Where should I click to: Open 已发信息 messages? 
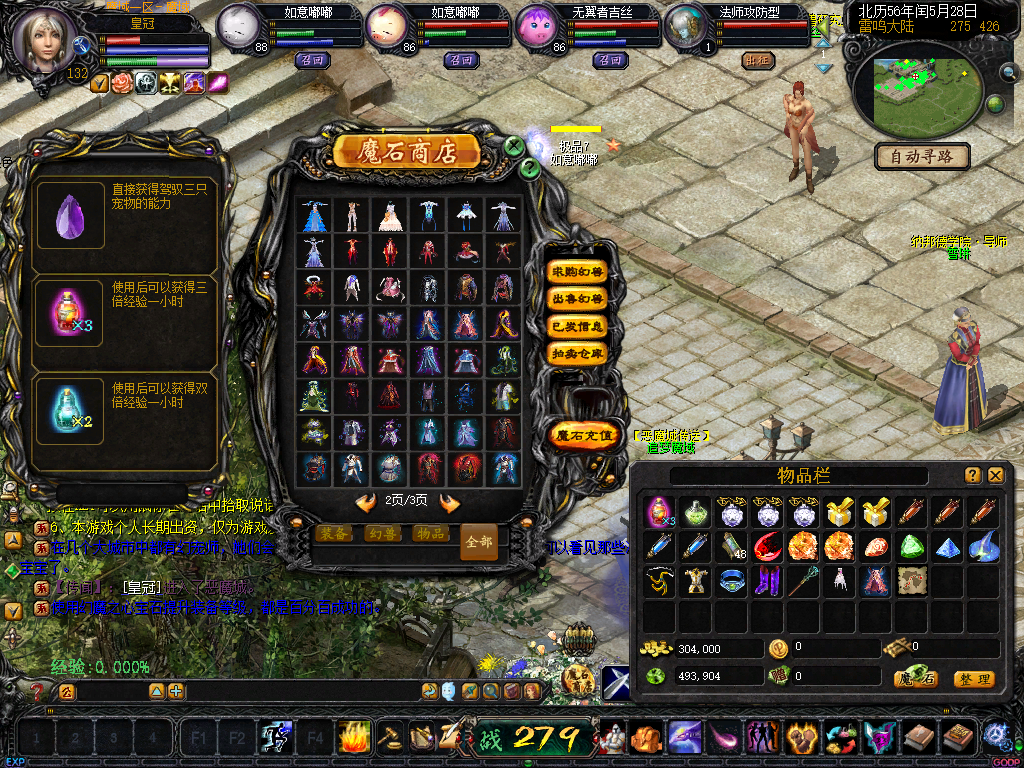578,326
